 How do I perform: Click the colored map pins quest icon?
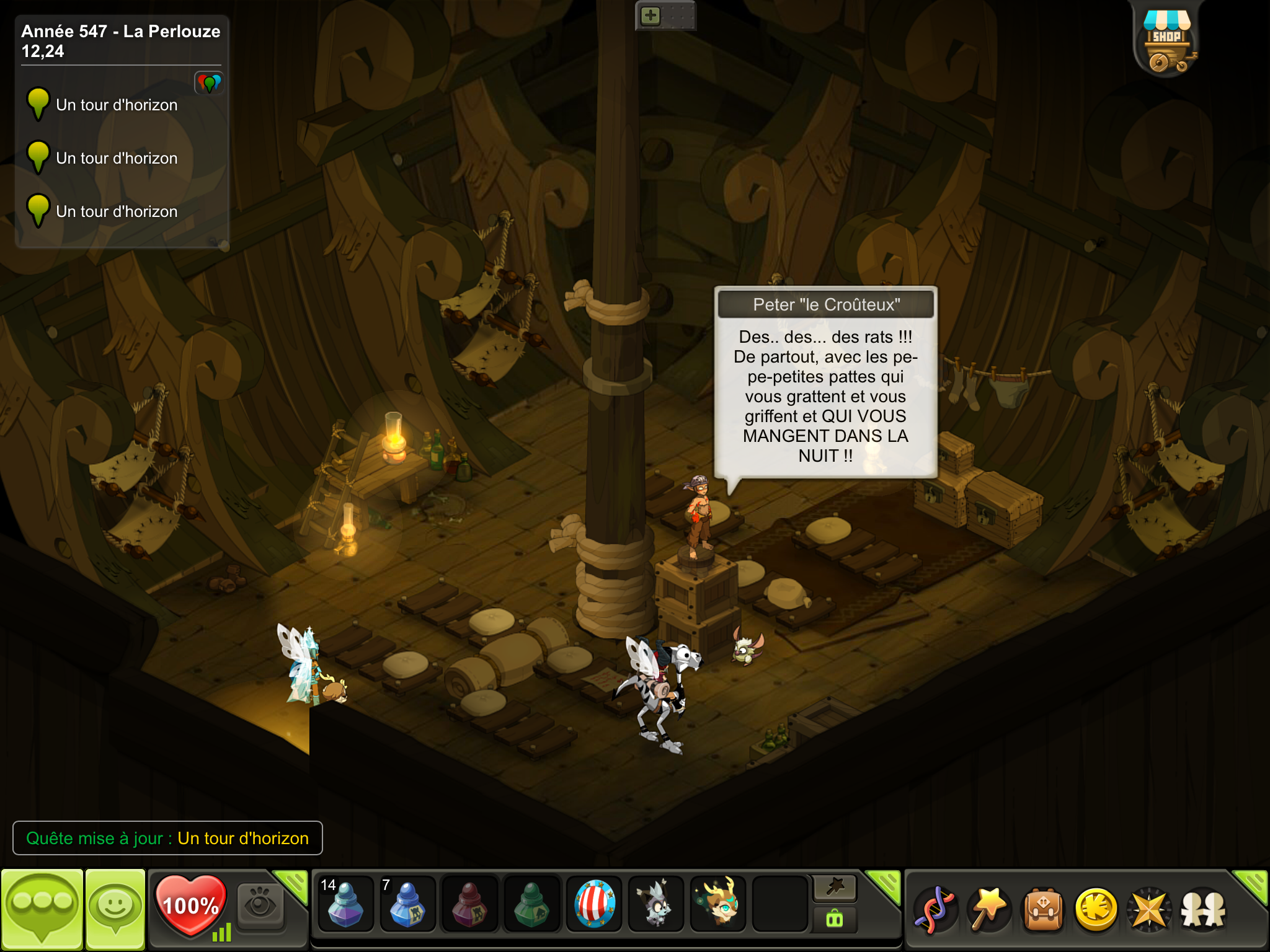tap(209, 82)
